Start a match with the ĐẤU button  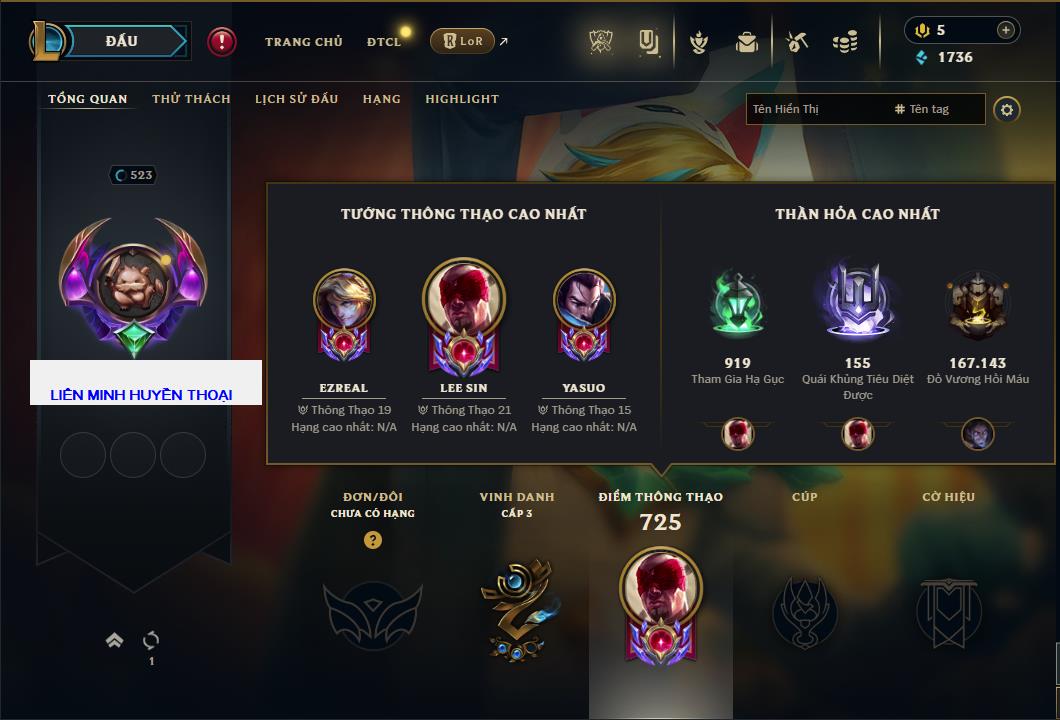tap(122, 41)
